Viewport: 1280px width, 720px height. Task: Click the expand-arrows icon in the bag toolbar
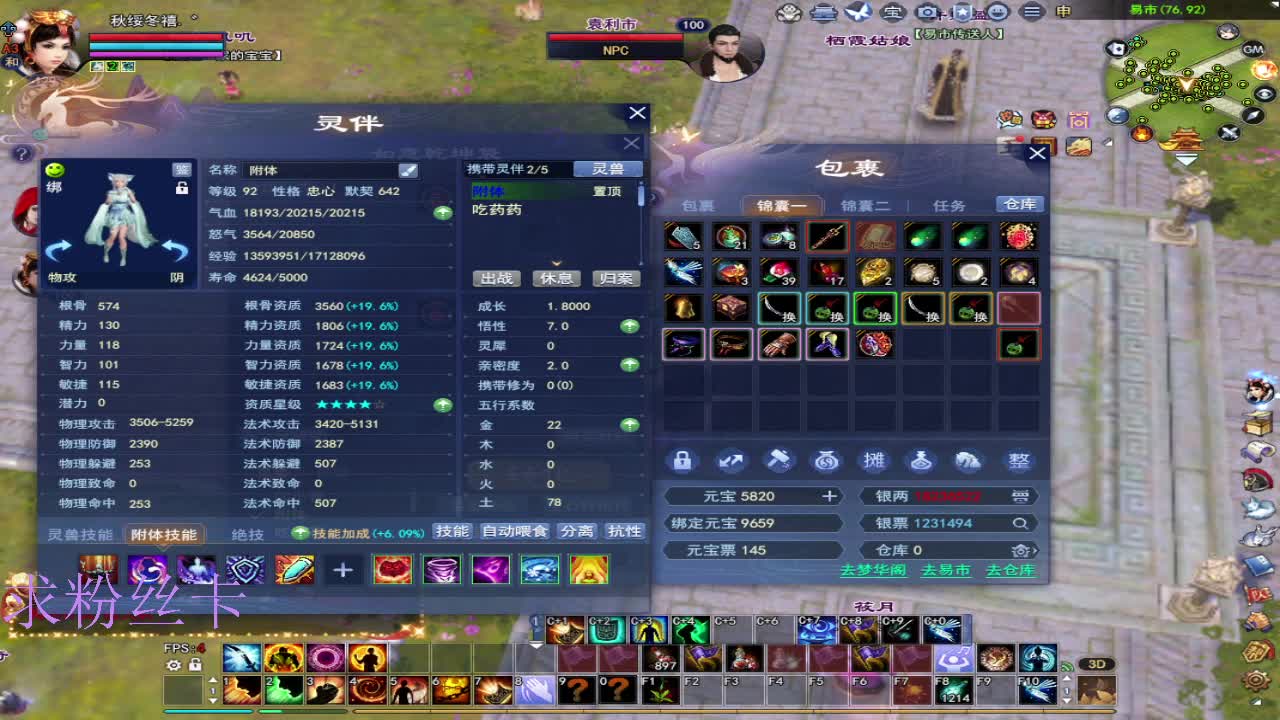tap(731, 461)
